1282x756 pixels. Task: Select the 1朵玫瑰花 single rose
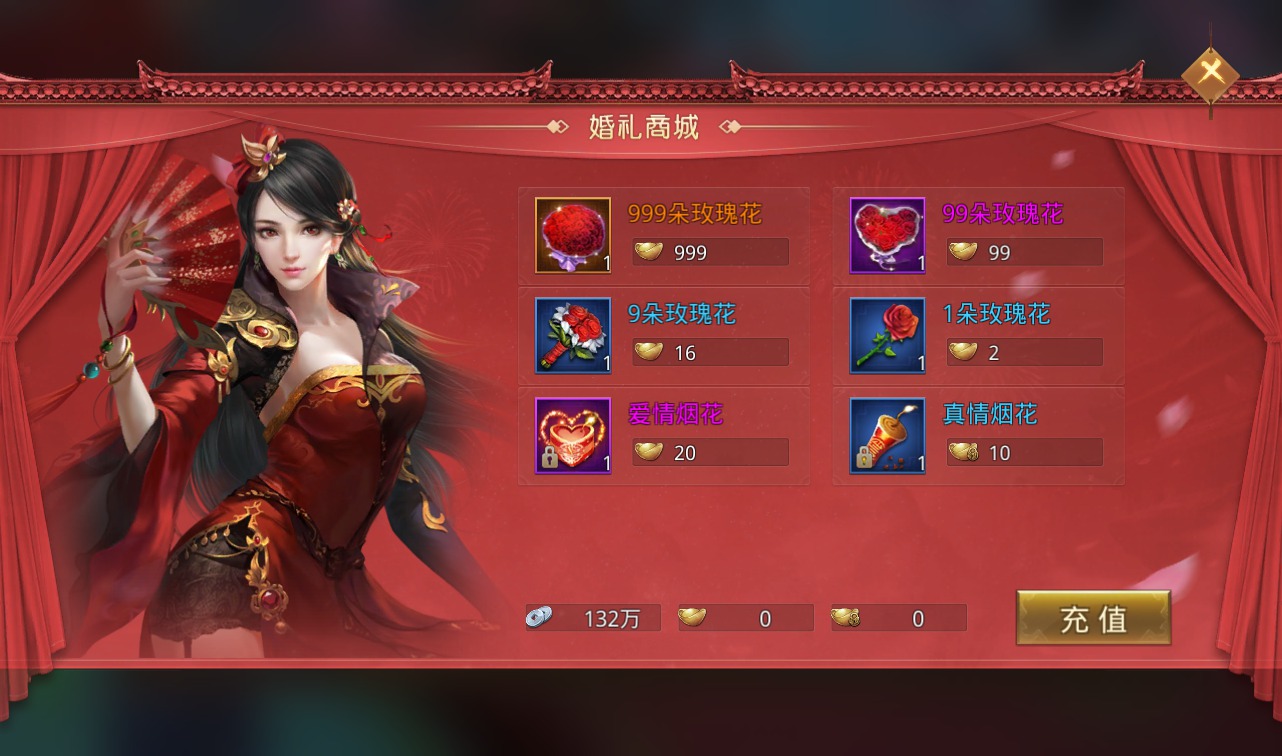887,336
